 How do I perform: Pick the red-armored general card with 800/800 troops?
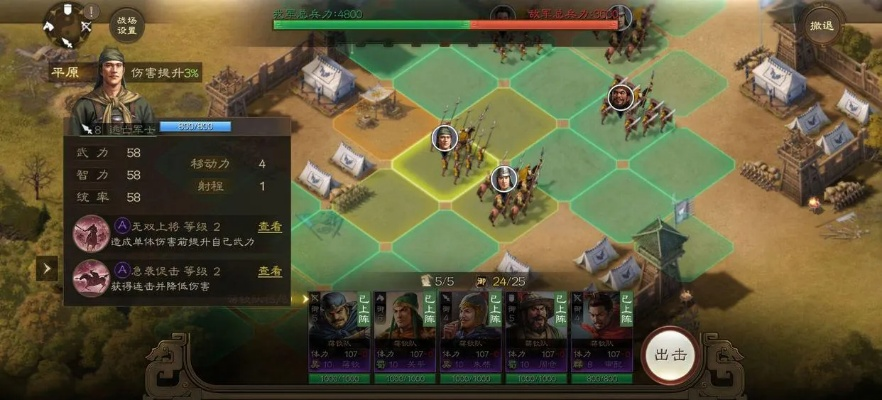602,337
